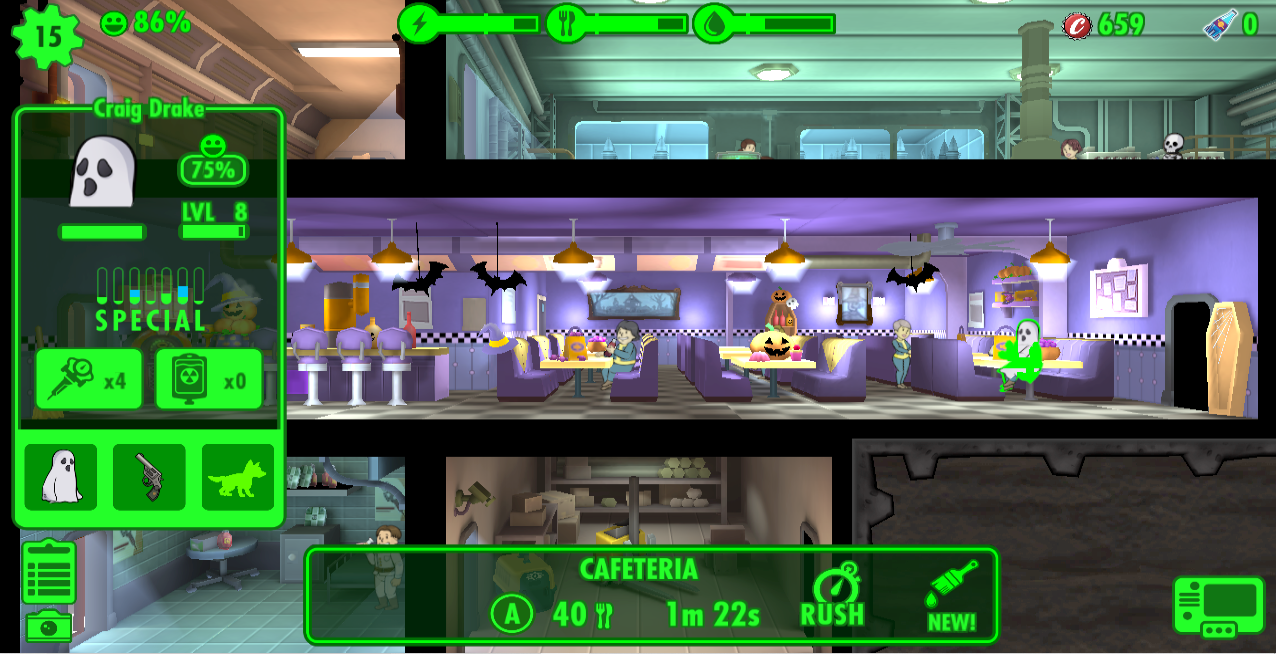1276x654 pixels.
Task: Change Craig Drake's ghost outfit slot
Action: pos(61,478)
